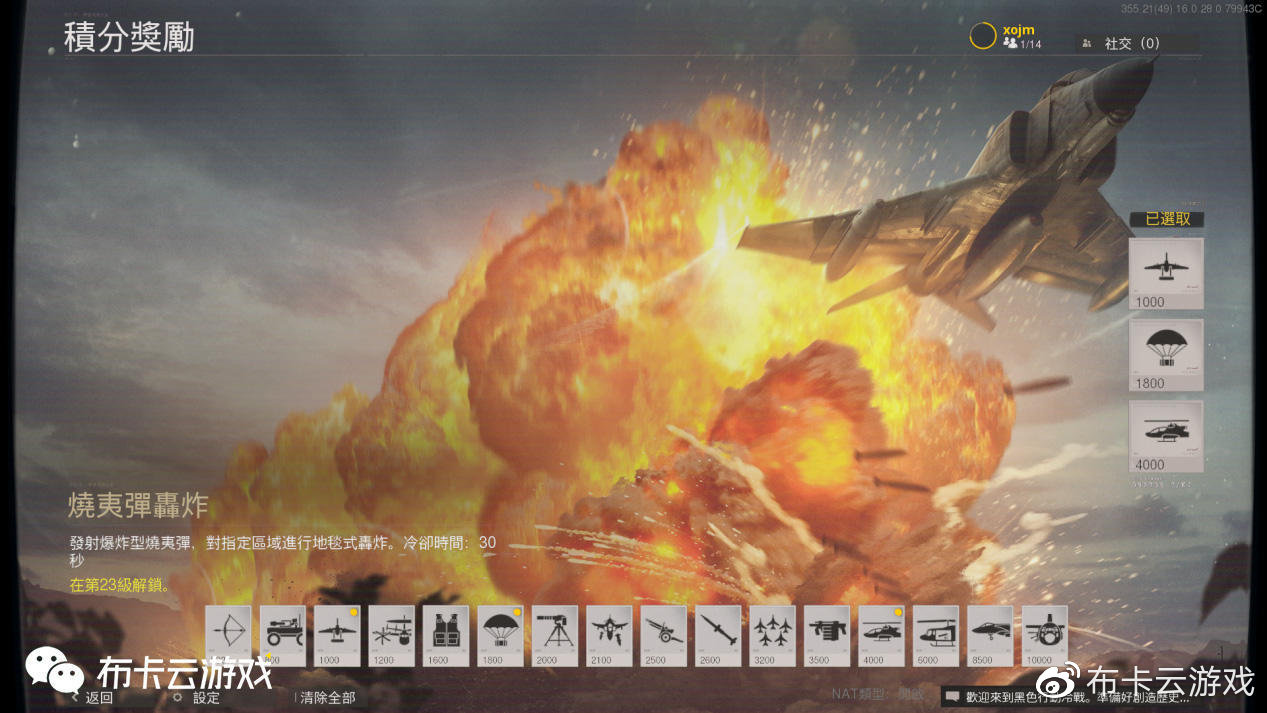
Task: Choose the 6000-point helicopter gunner card
Action: click(935, 634)
